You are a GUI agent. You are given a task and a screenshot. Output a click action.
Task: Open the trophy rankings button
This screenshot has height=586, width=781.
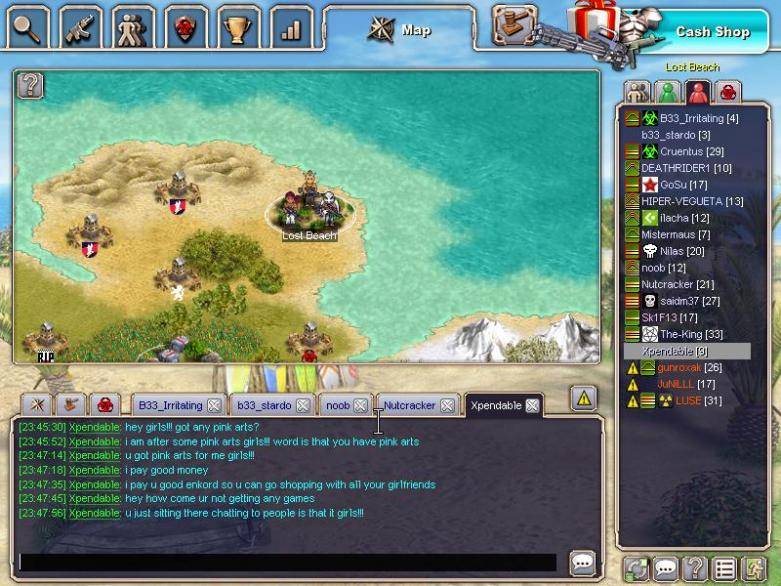point(239,27)
